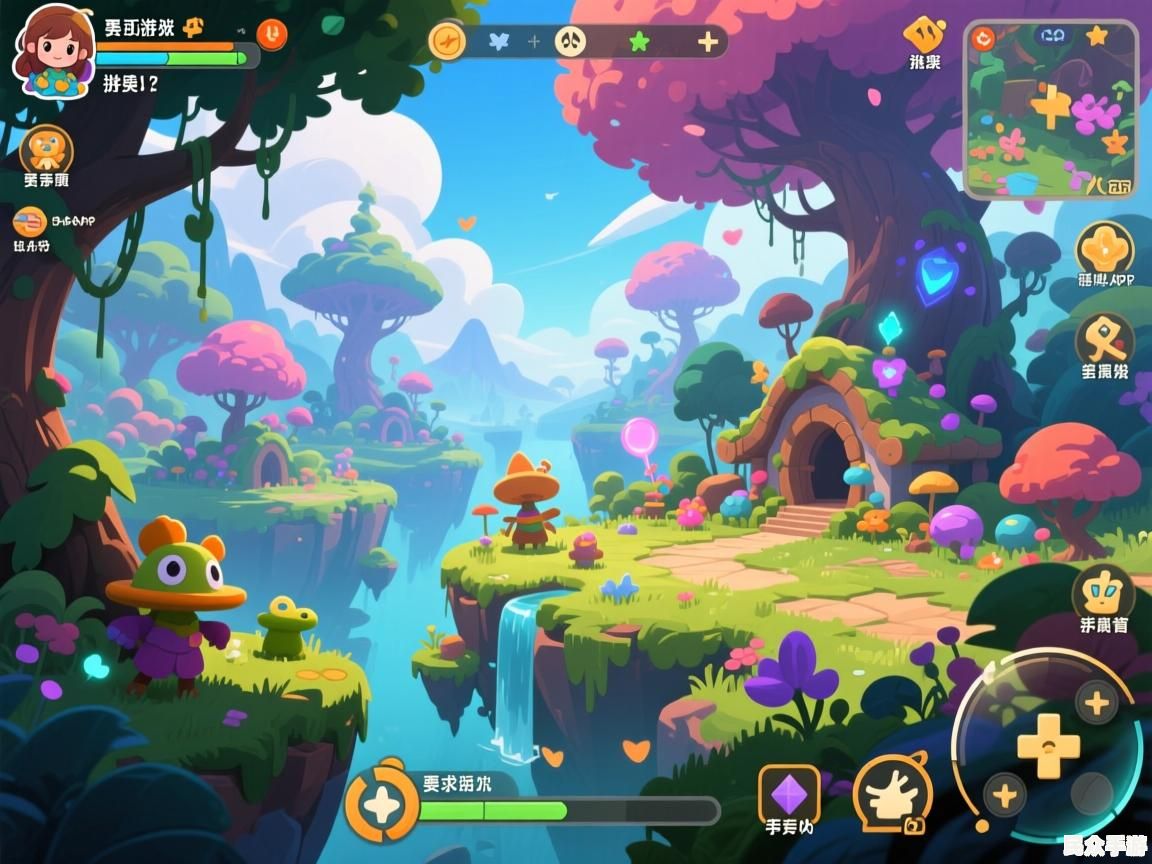This screenshot has height=864, width=1152.
Task: Open the golden gem APP button
Action: [1104, 247]
